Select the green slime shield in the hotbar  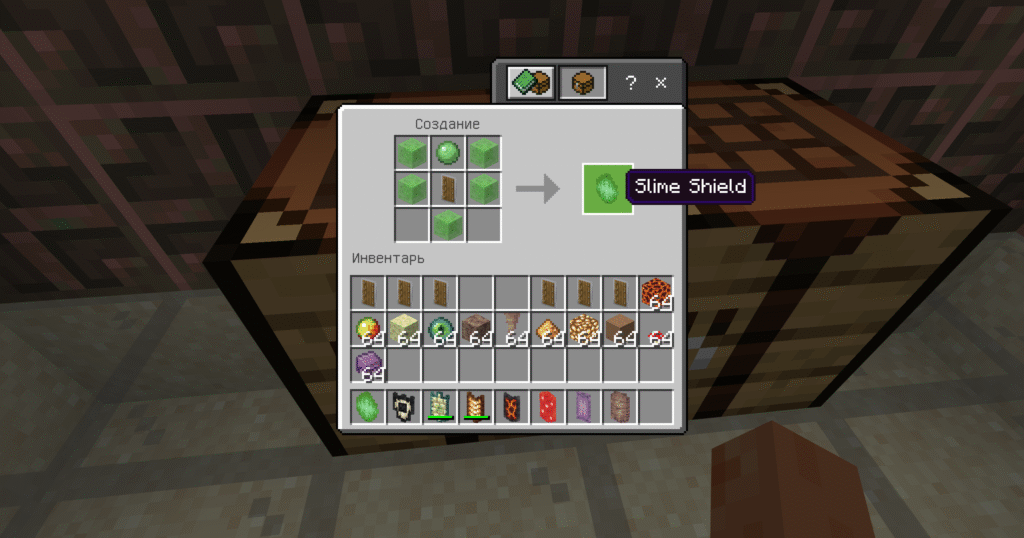(x=369, y=407)
